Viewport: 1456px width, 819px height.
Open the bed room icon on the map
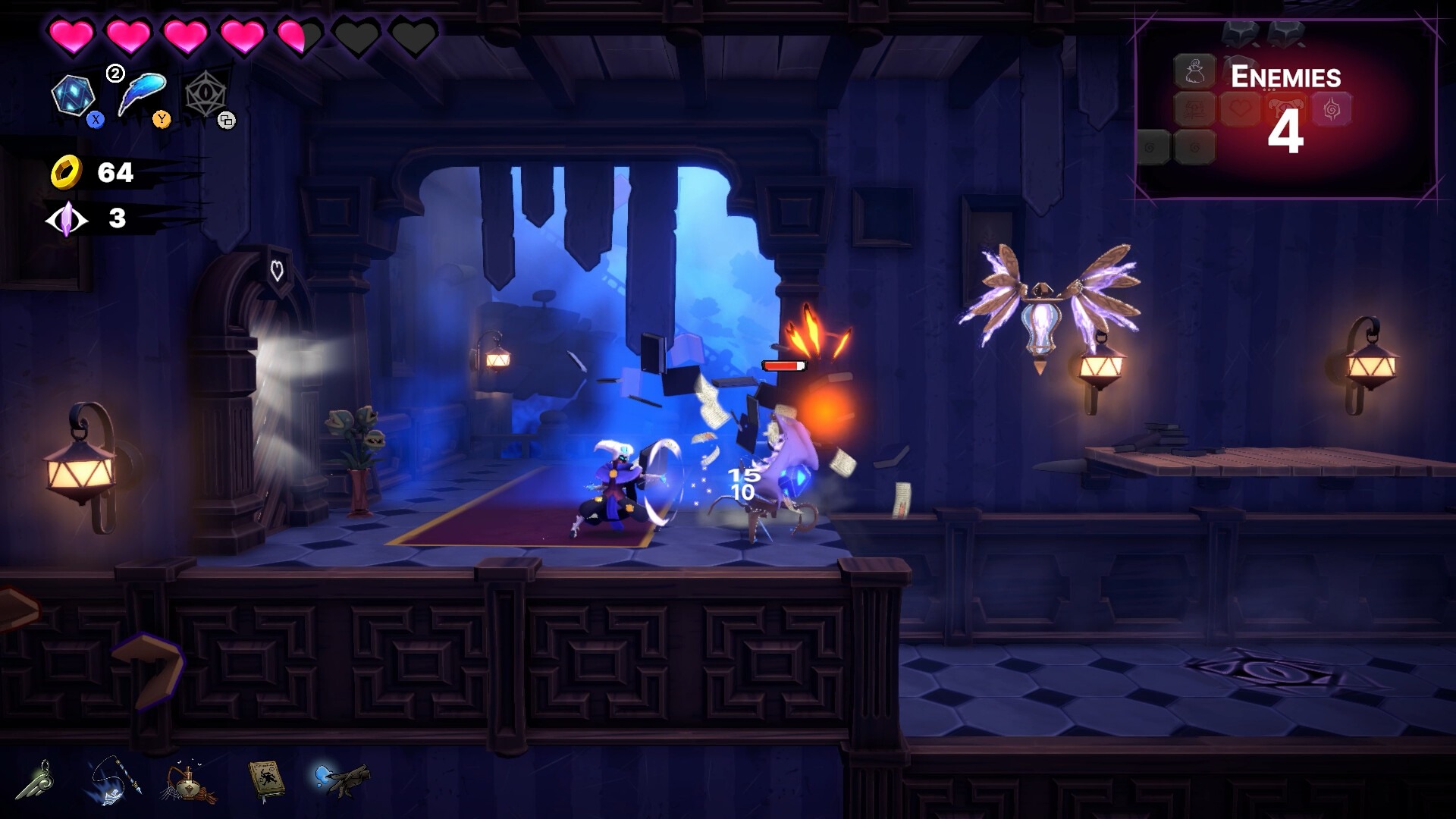1194,108
